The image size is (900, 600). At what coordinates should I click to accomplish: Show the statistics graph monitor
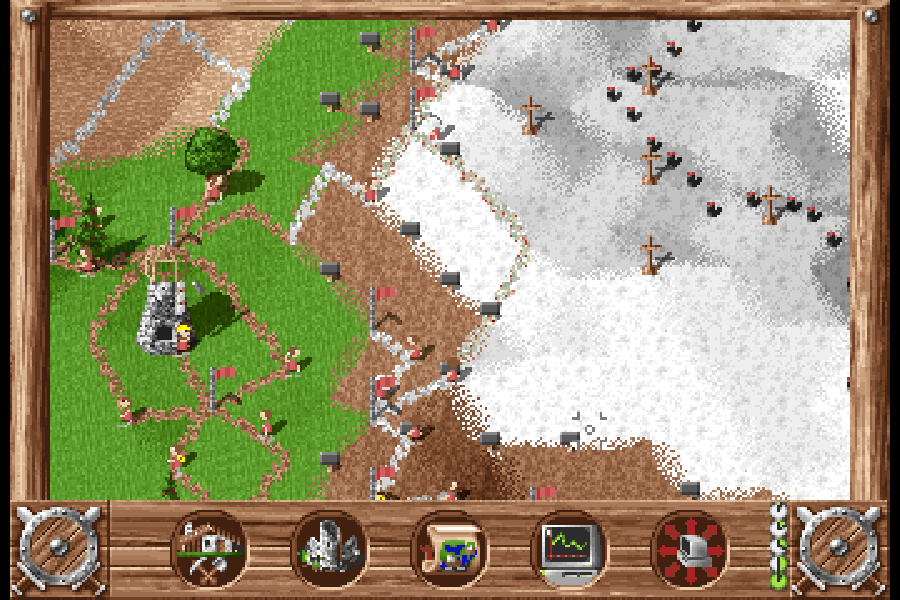pos(568,549)
